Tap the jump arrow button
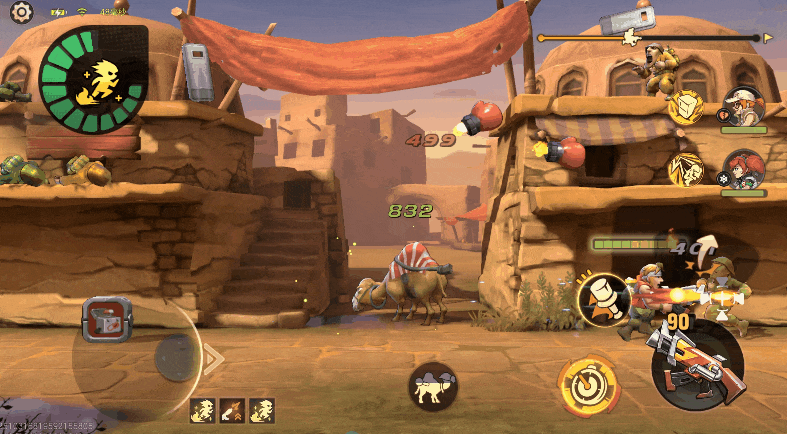The height and width of the screenshot is (434, 787). (708, 248)
